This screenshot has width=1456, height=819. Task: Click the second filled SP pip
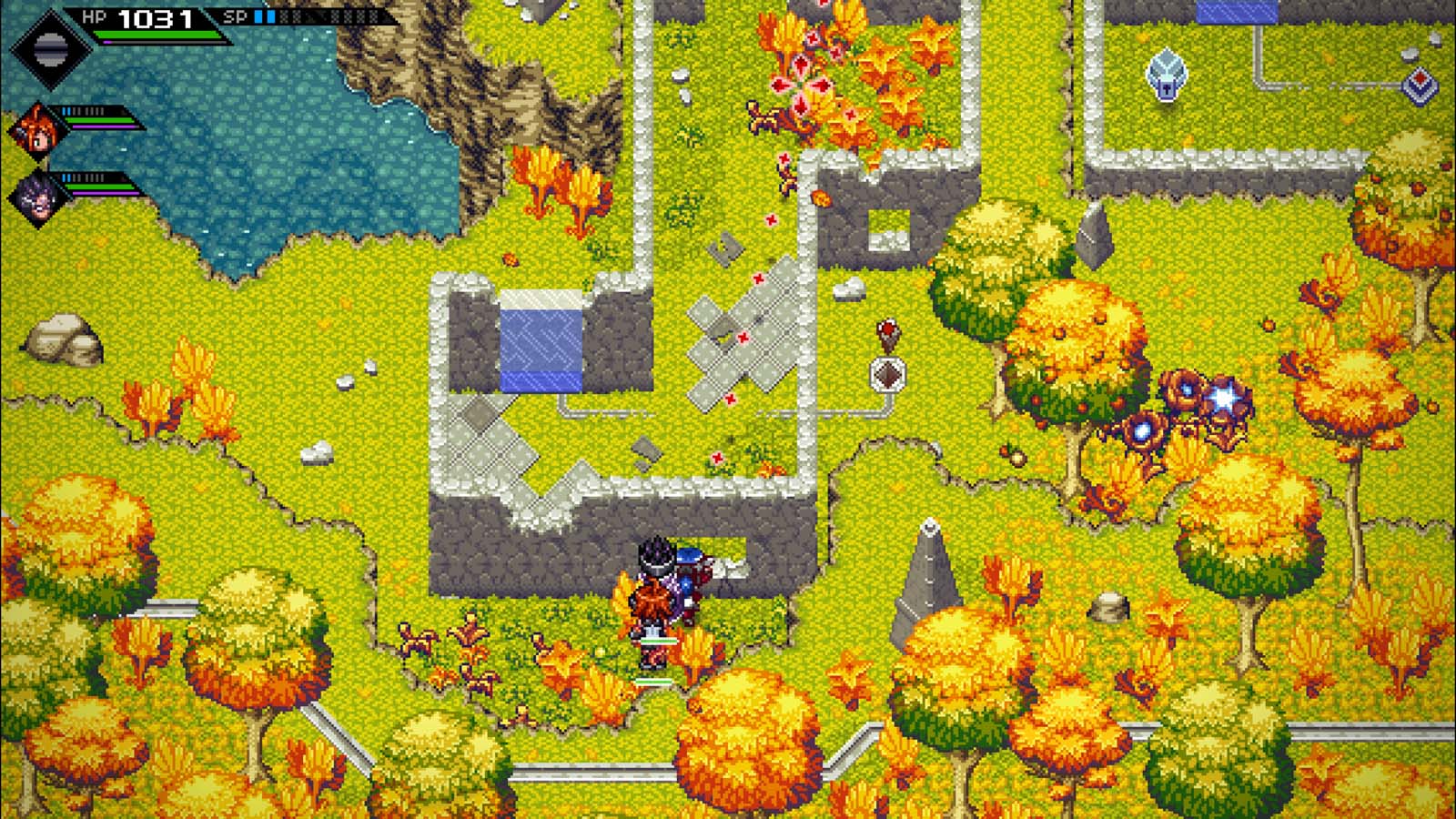coord(271,16)
